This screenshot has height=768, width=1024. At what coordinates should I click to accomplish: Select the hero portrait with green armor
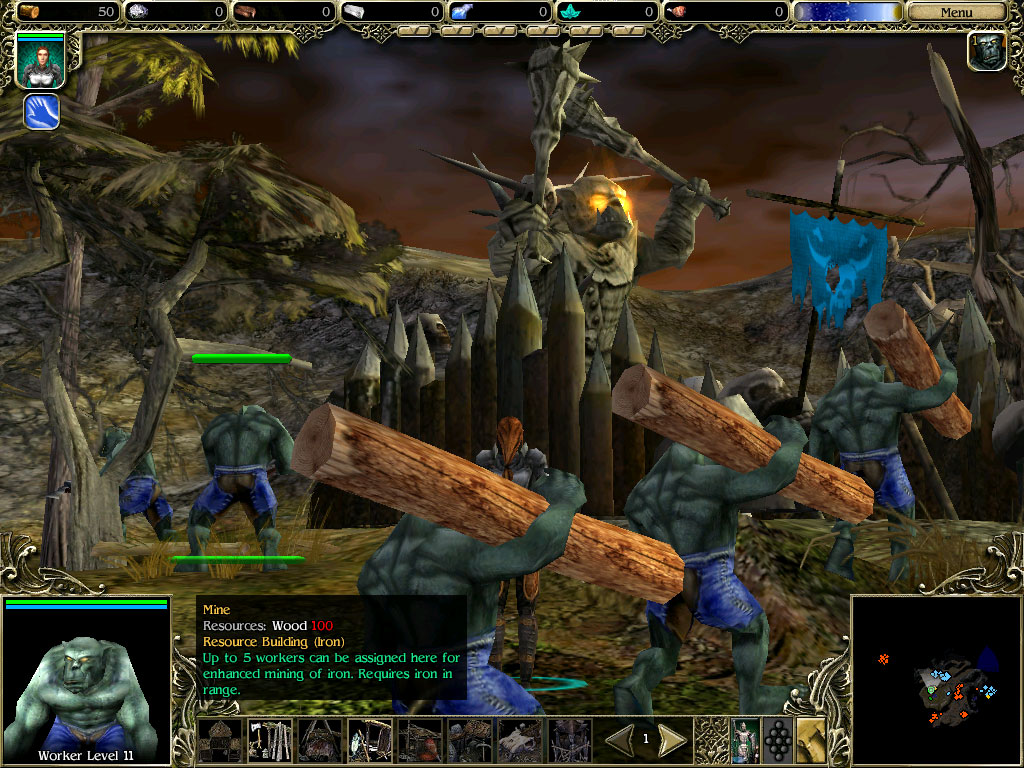point(40,60)
